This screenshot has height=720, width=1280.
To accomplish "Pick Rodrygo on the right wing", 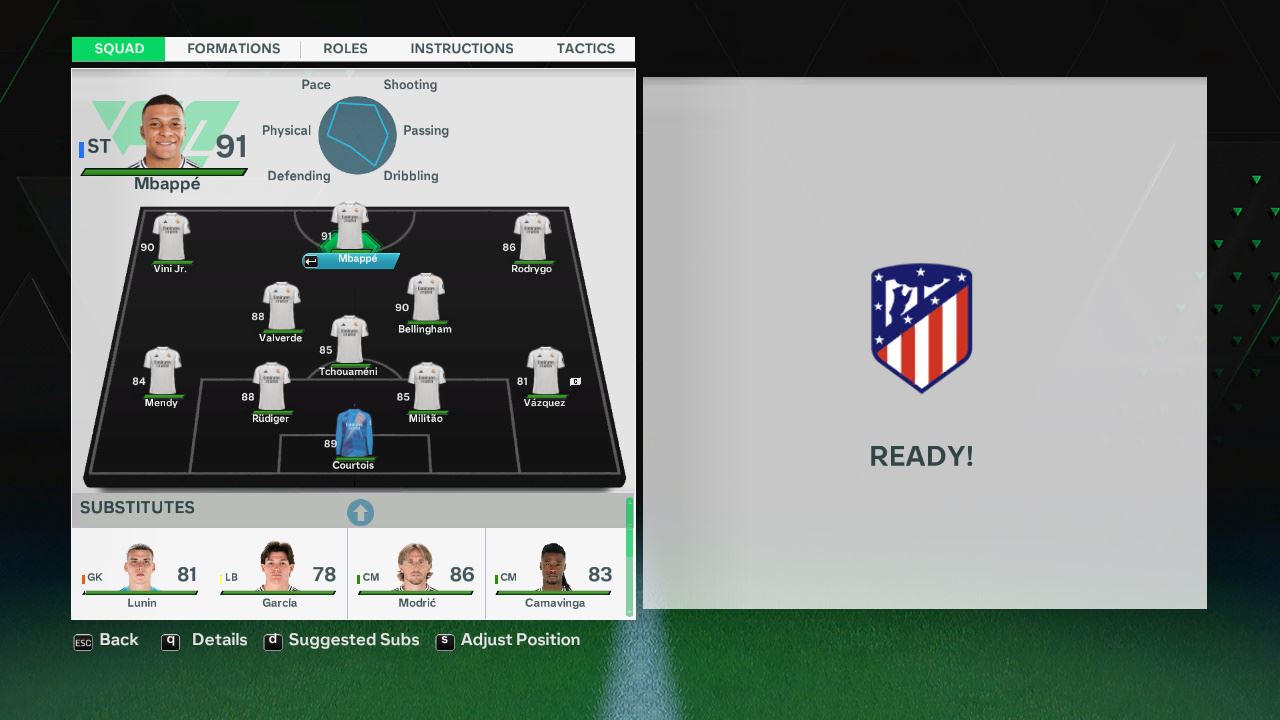I will [x=532, y=237].
